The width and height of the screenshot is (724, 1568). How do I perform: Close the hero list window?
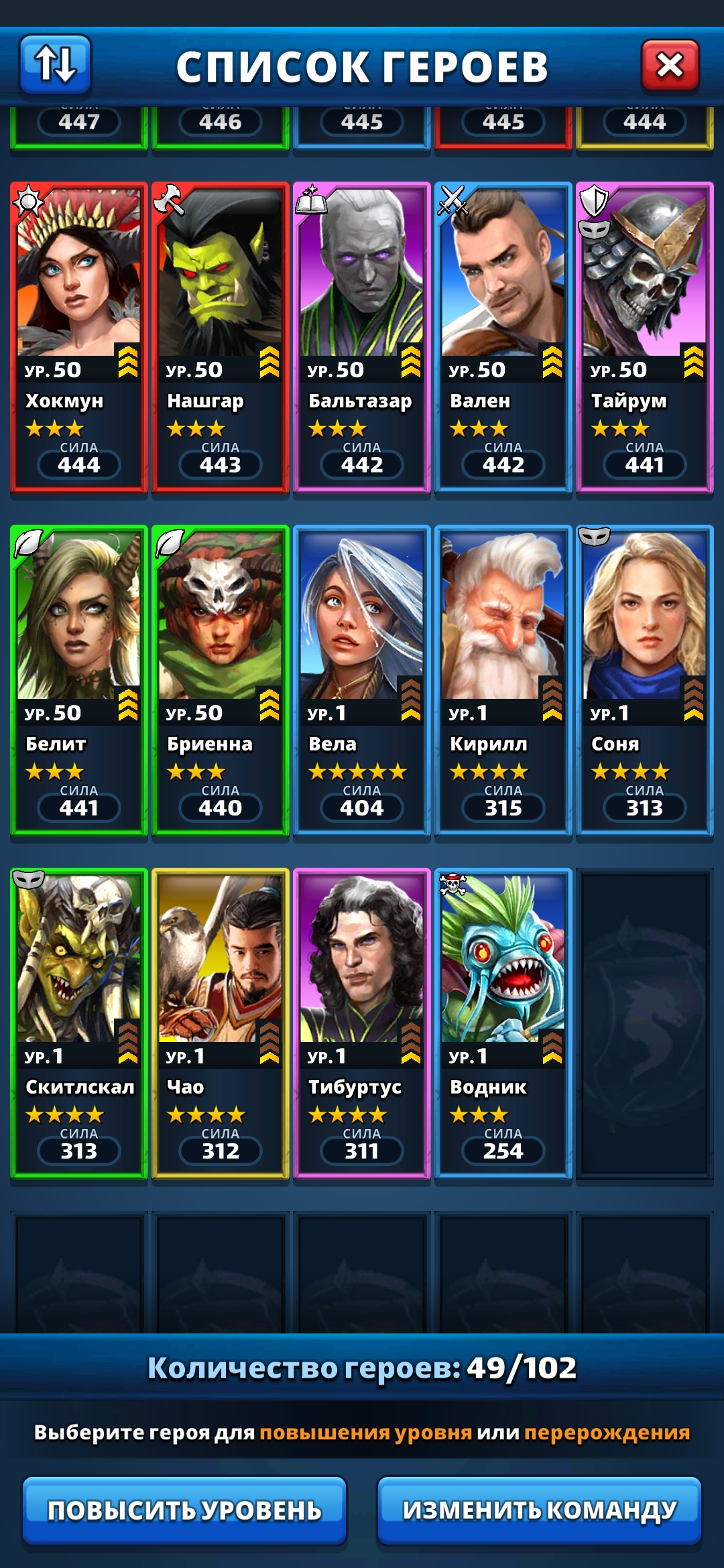pyautogui.click(x=670, y=66)
